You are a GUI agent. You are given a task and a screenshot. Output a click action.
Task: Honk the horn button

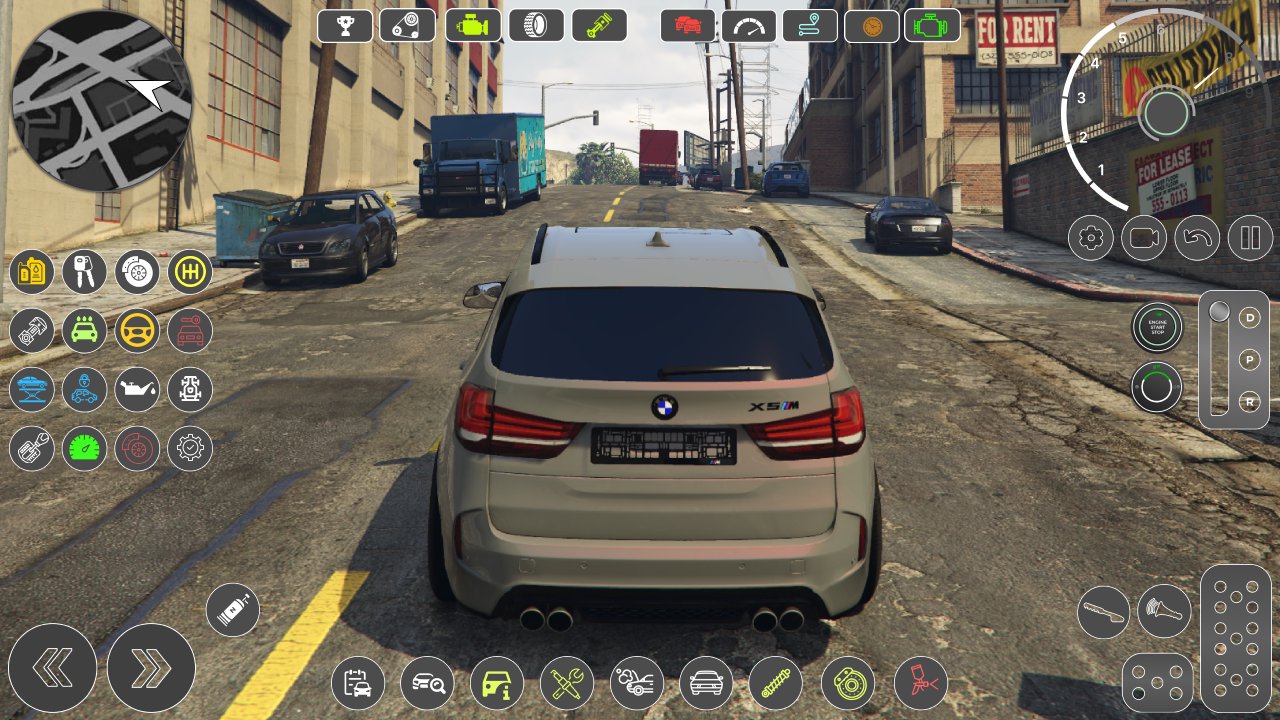pyautogui.click(x=1164, y=611)
